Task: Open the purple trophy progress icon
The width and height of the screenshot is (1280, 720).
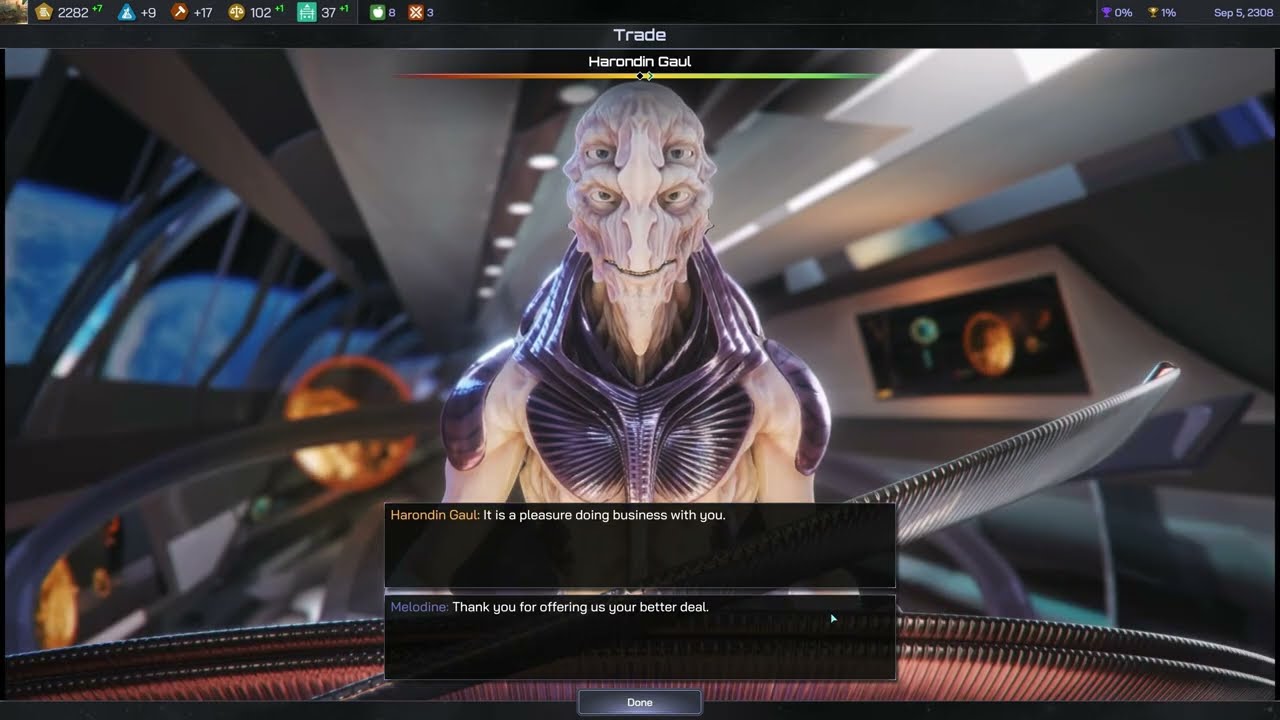Action: (x=1106, y=13)
